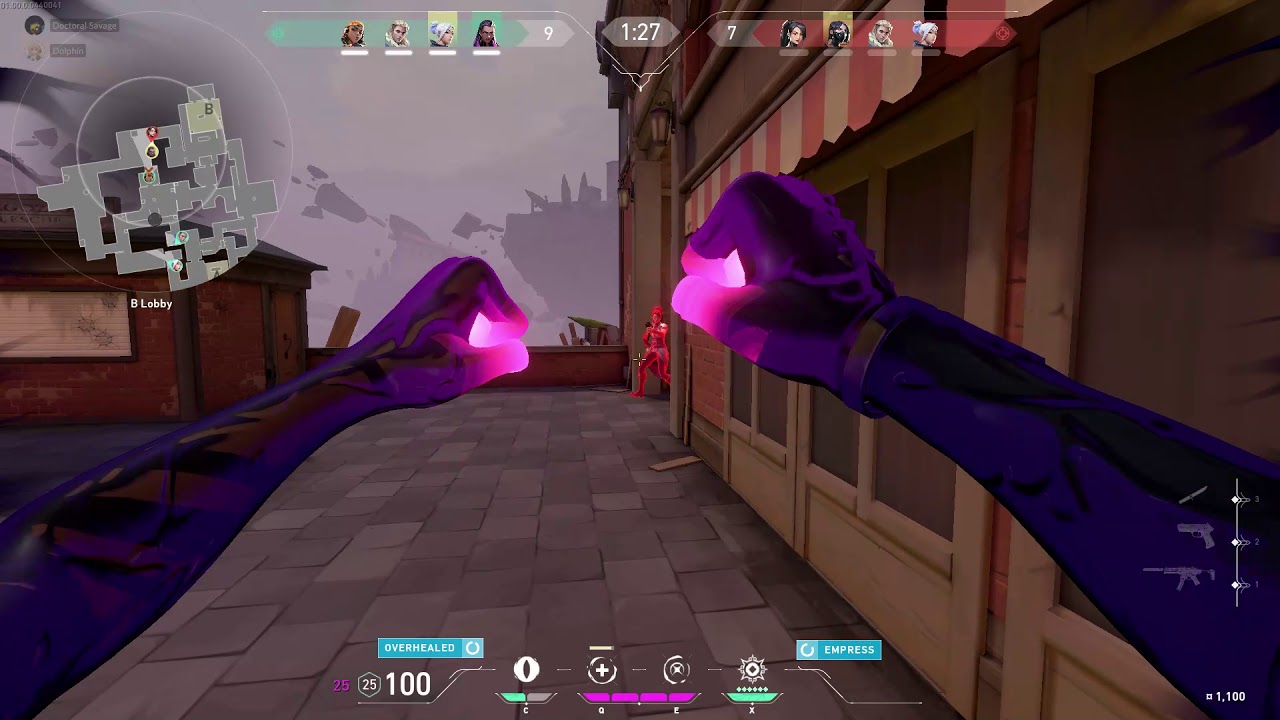
Task: Trigger the Dismiss ability icon
Action: 677,669
